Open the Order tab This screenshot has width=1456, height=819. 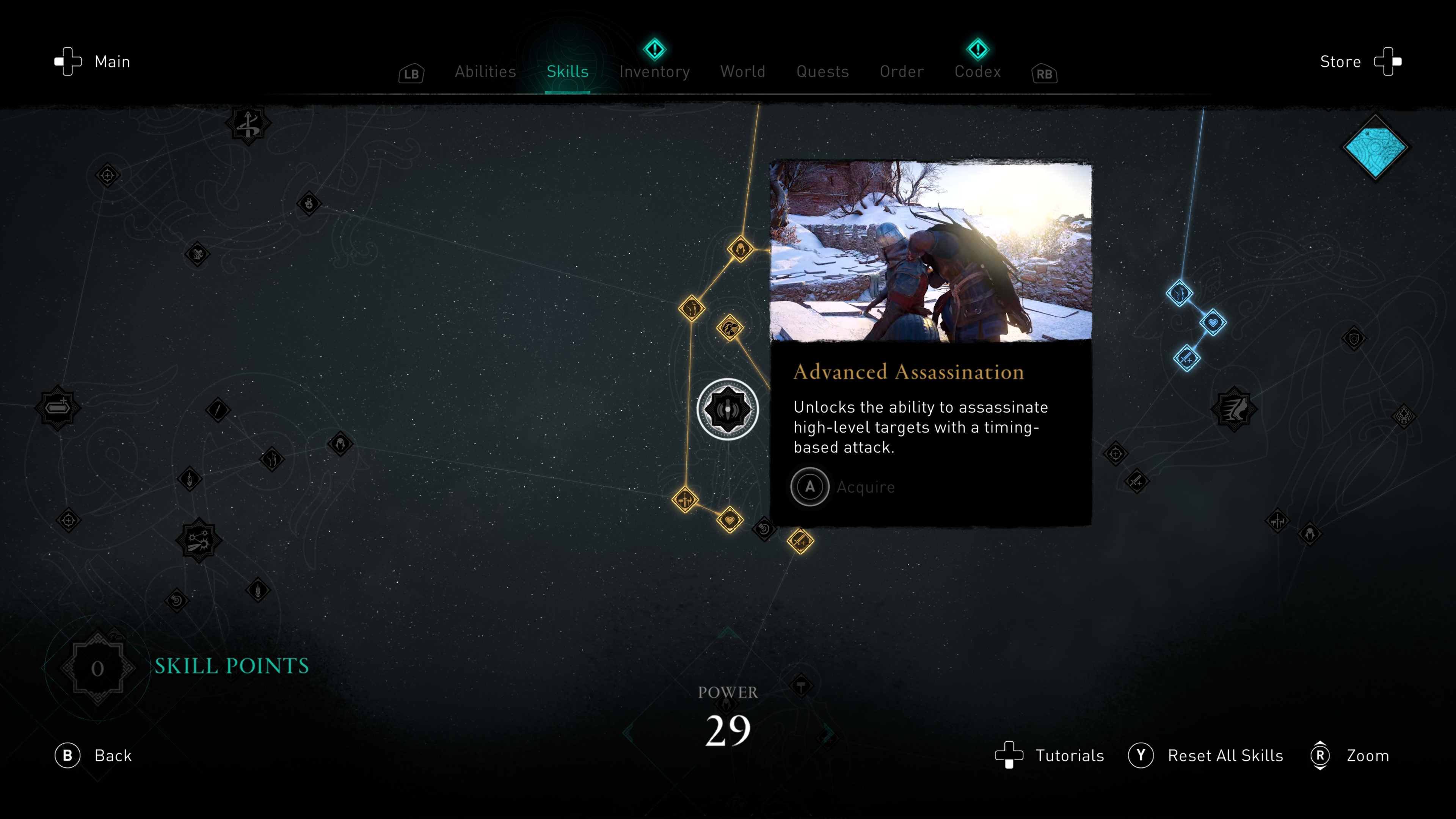902,72
